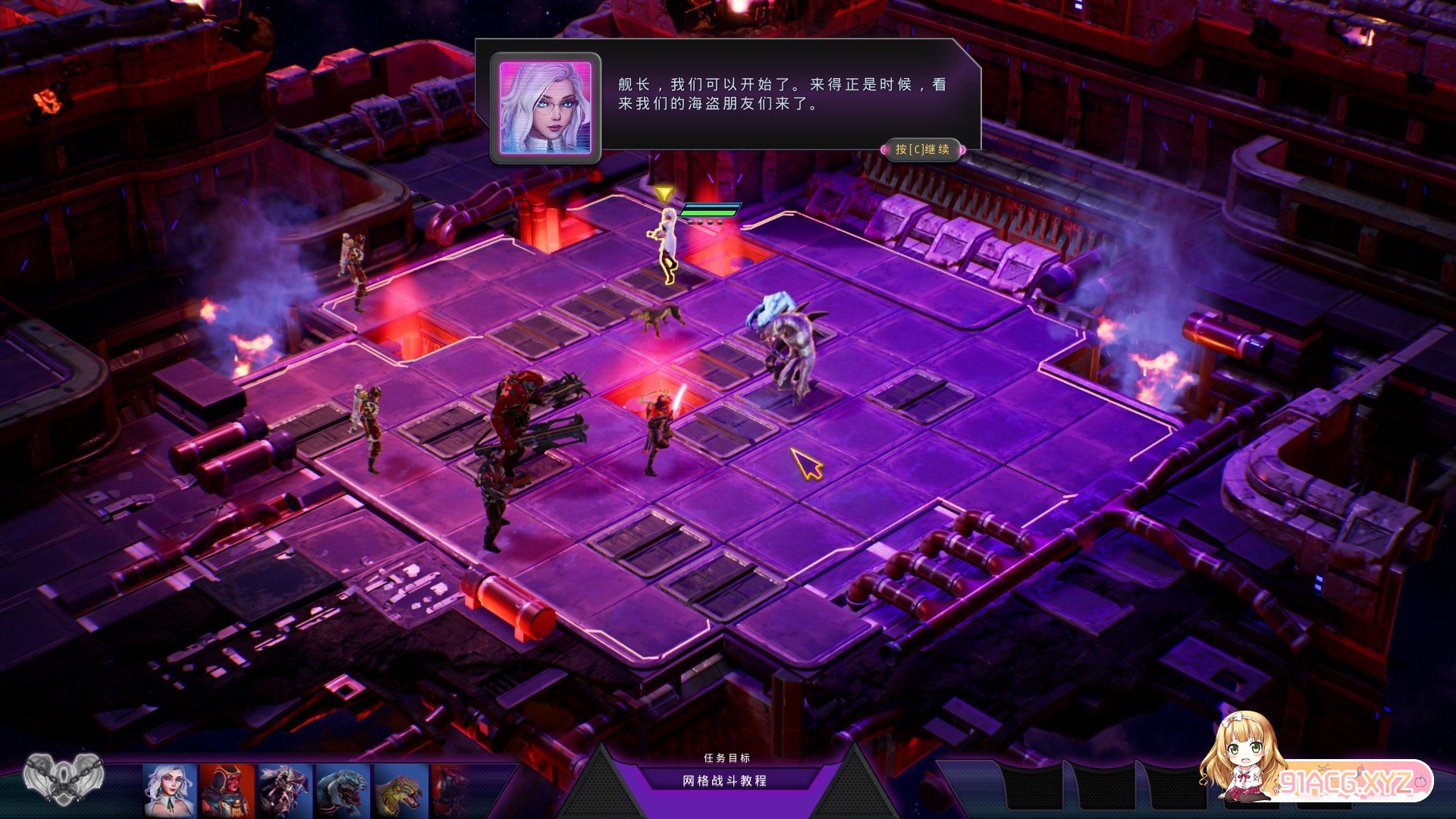Choose the purple winged creature portrait
The width and height of the screenshot is (1456, 819).
[x=284, y=790]
